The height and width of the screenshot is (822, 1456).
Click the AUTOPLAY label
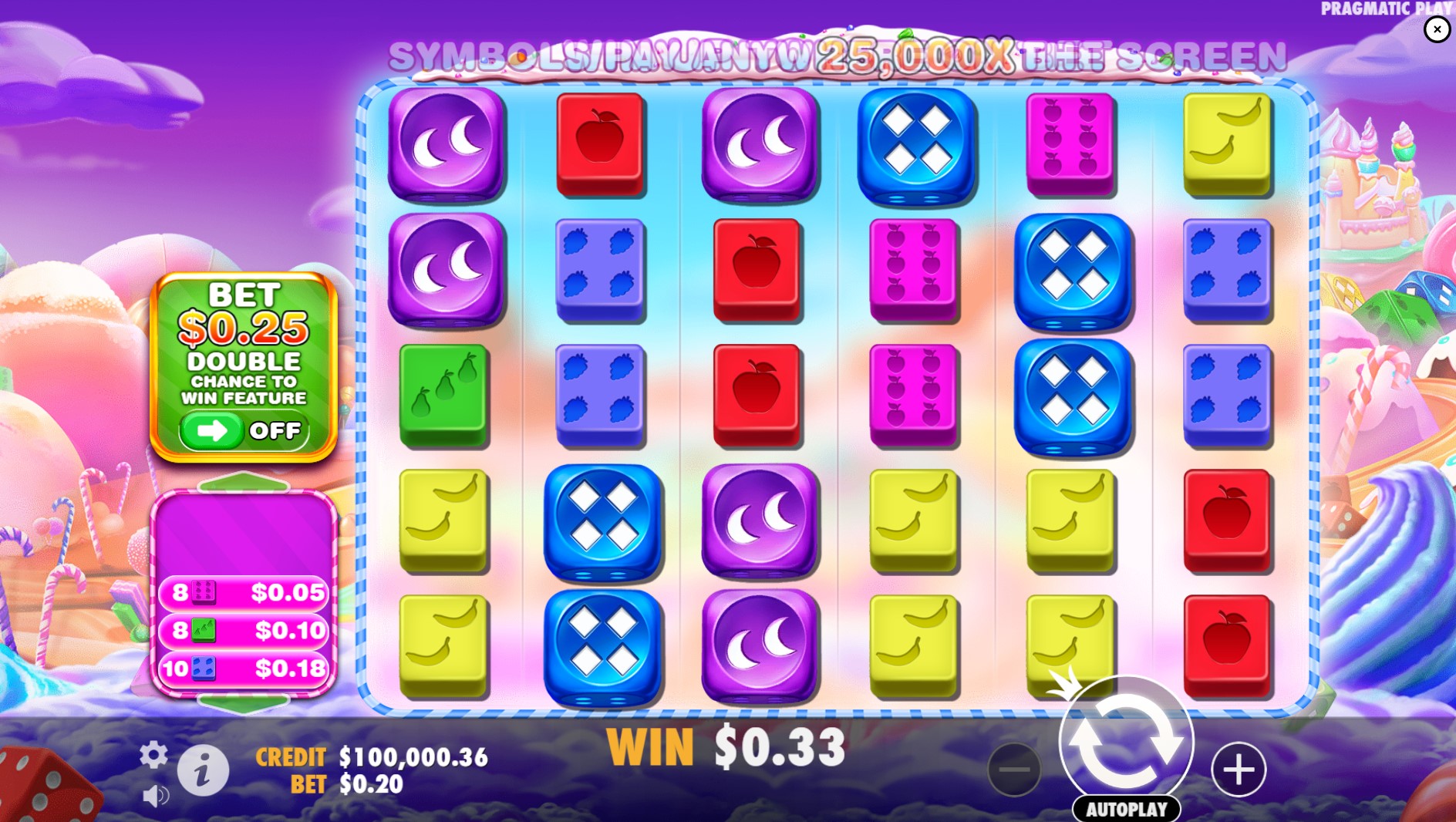pyautogui.click(x=1126, y=810)
